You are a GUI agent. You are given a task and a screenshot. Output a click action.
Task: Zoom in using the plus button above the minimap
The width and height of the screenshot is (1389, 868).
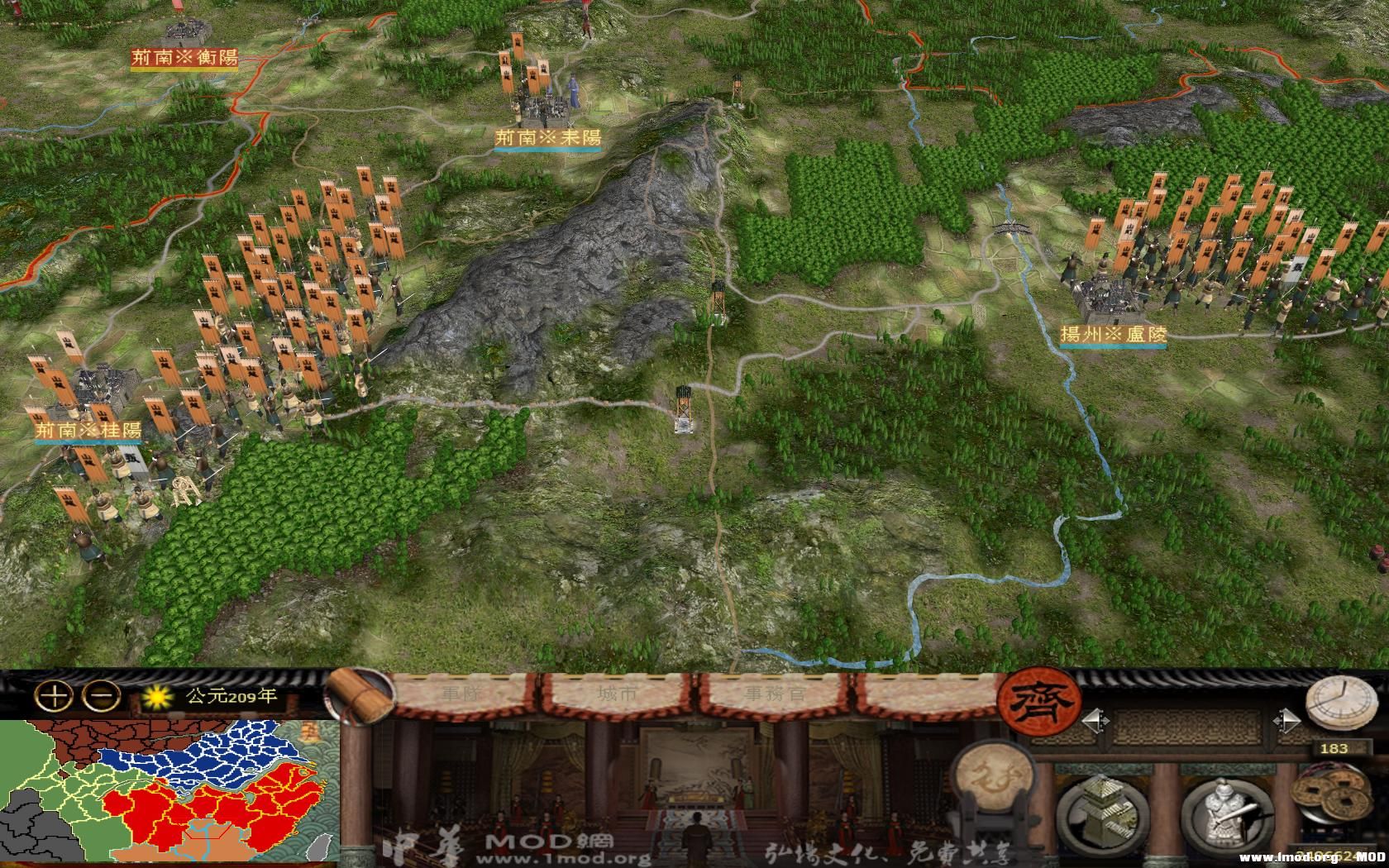point(54,695)
